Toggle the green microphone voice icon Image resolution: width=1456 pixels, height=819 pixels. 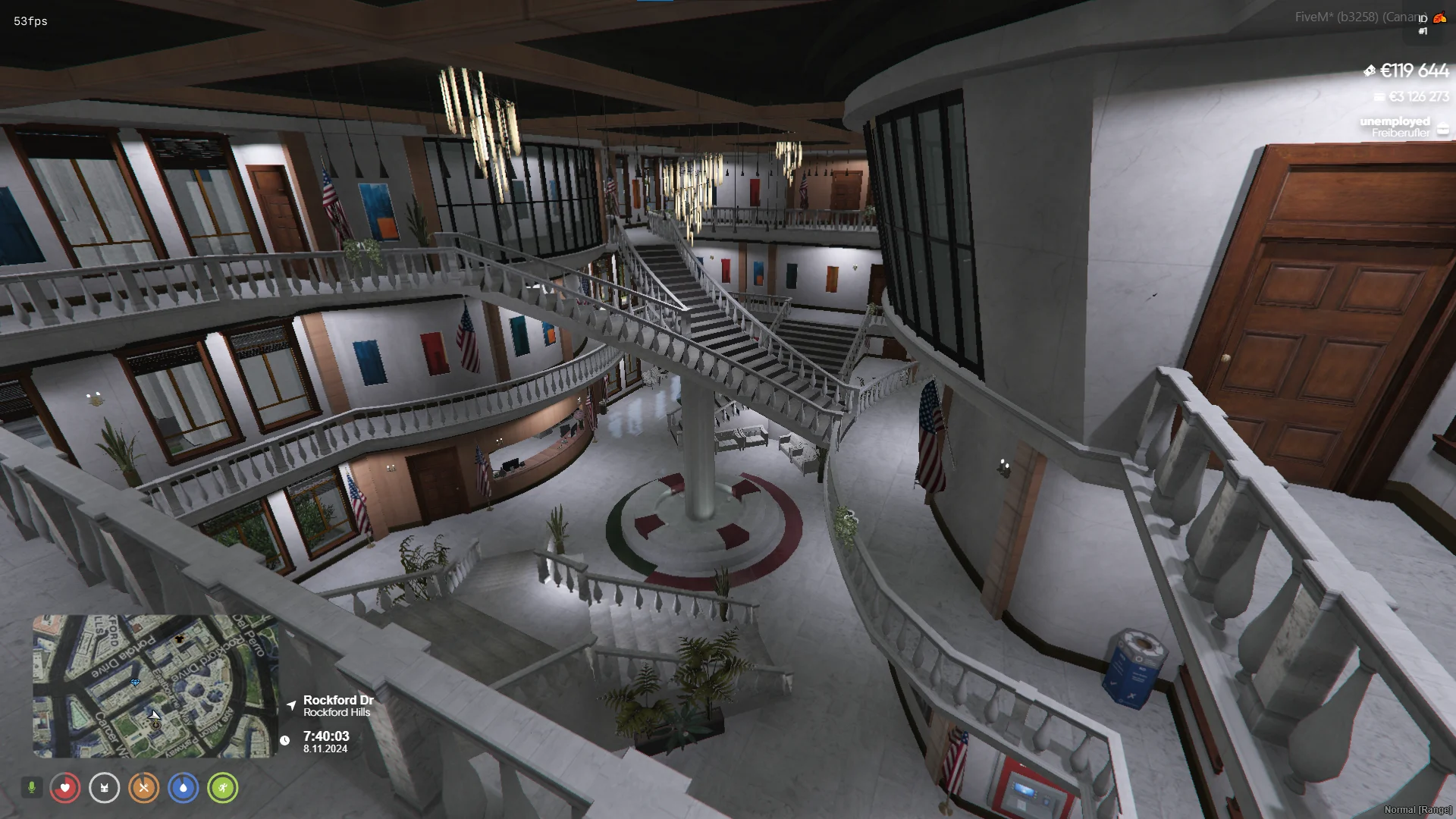[32, 788]
